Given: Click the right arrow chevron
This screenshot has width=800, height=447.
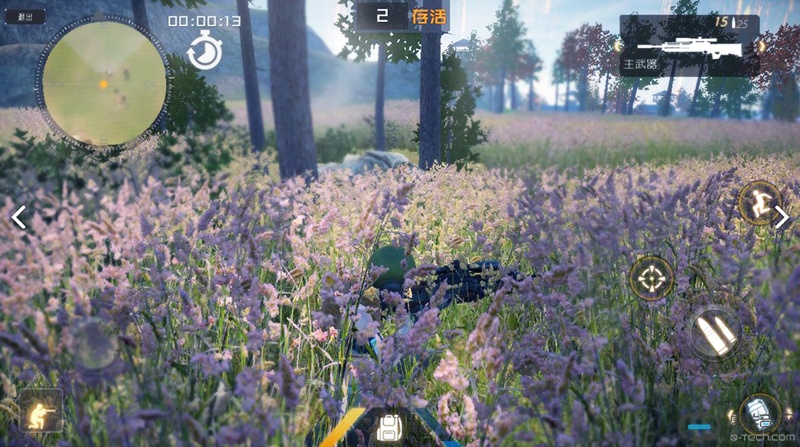Looking at the screenshot, I should click(x=781, y=217).
